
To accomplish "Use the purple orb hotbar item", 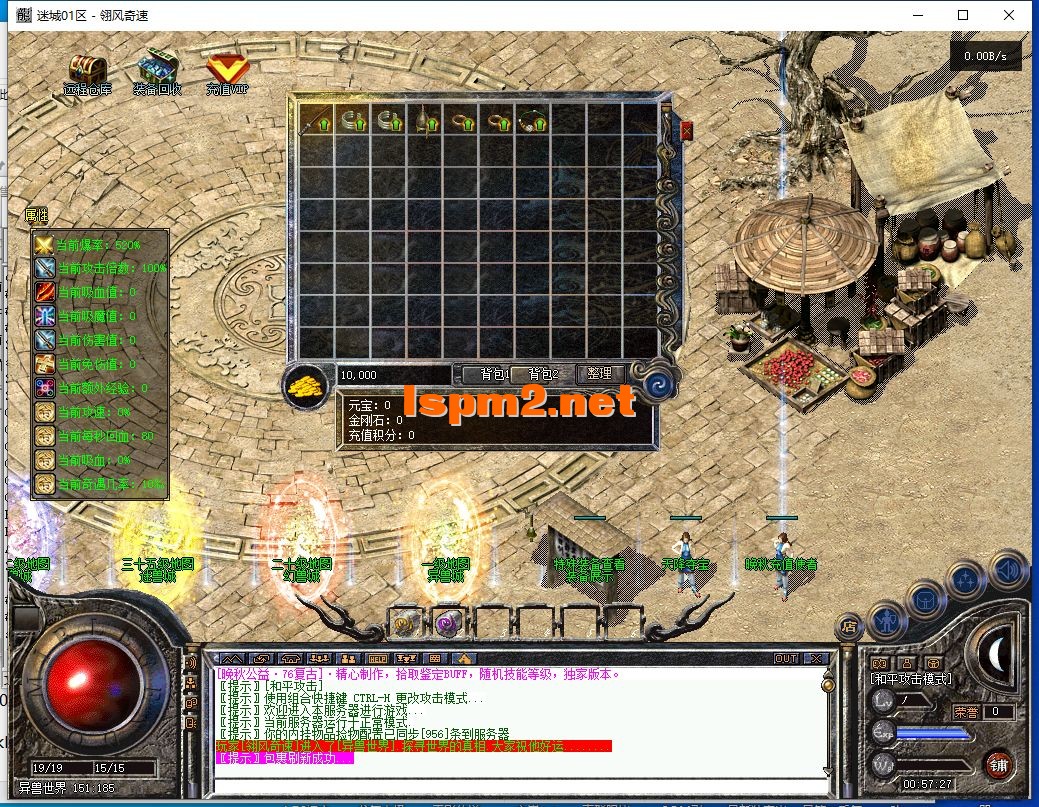I will point(447,622).
